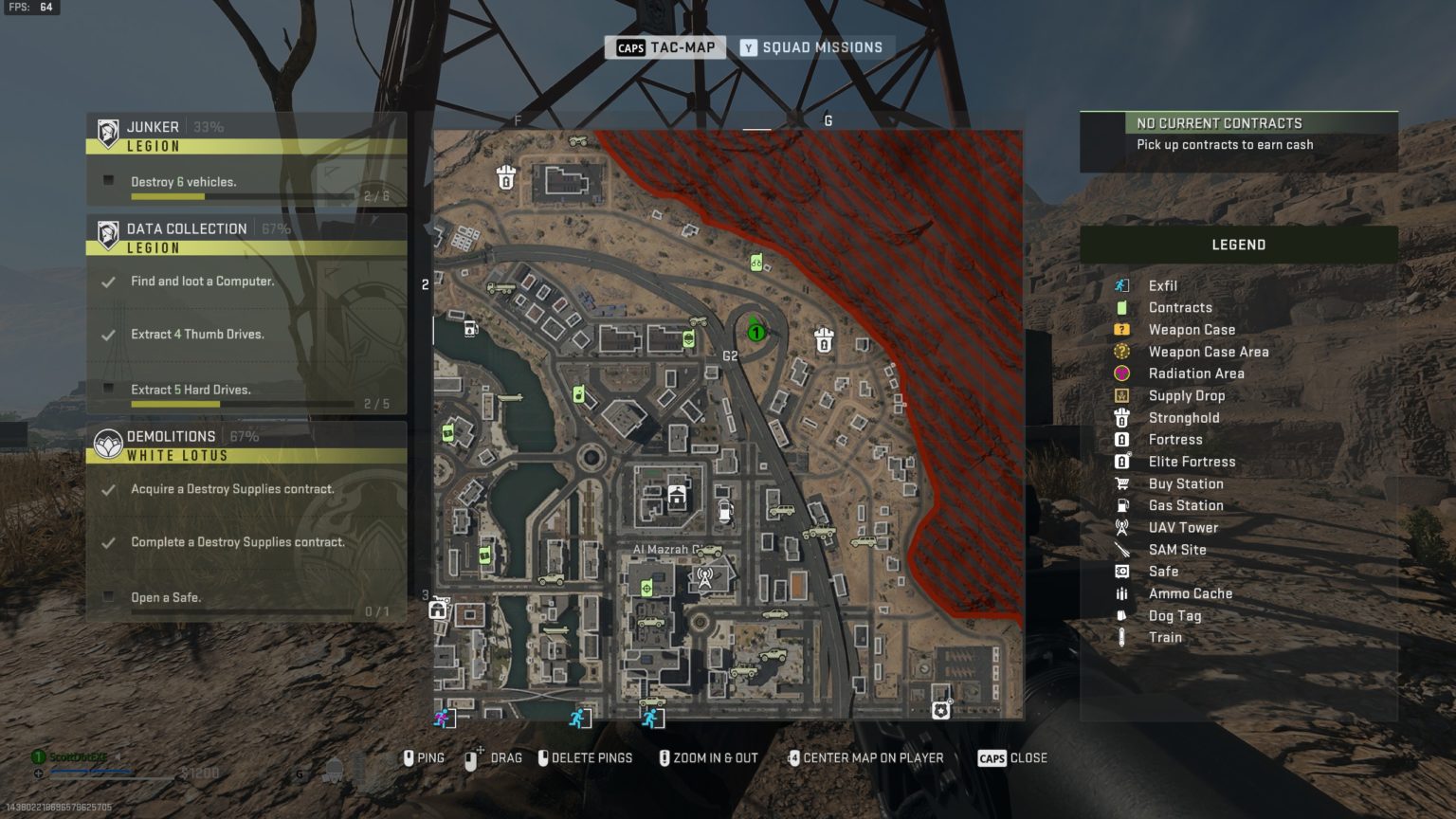Select the Contracts legend entry
Viewport: 1456px width, 819px height.
(1179, 307)
